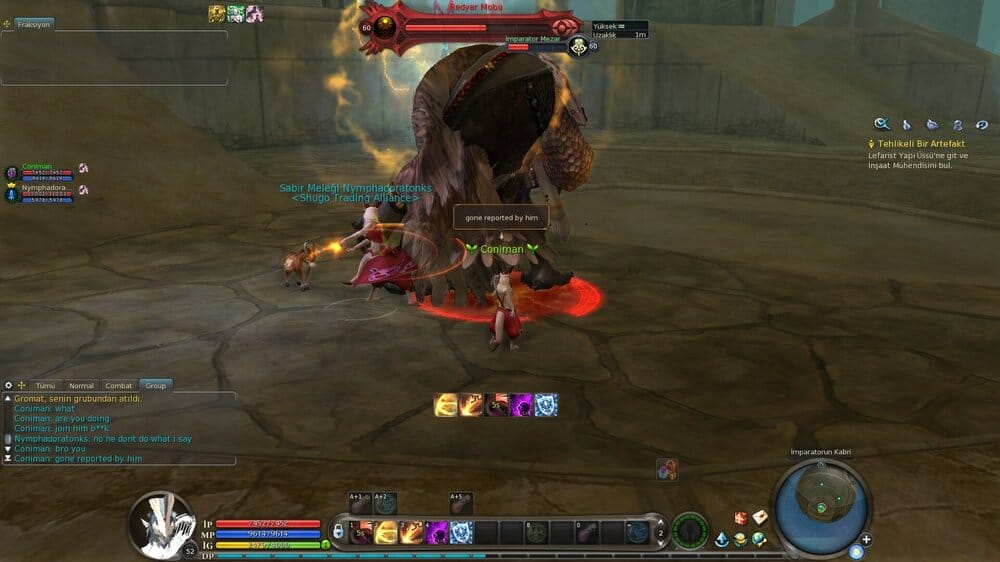Open the mail envelope icon
Image resolution: width=1000 pixels, height=562 pixels.
760,517
